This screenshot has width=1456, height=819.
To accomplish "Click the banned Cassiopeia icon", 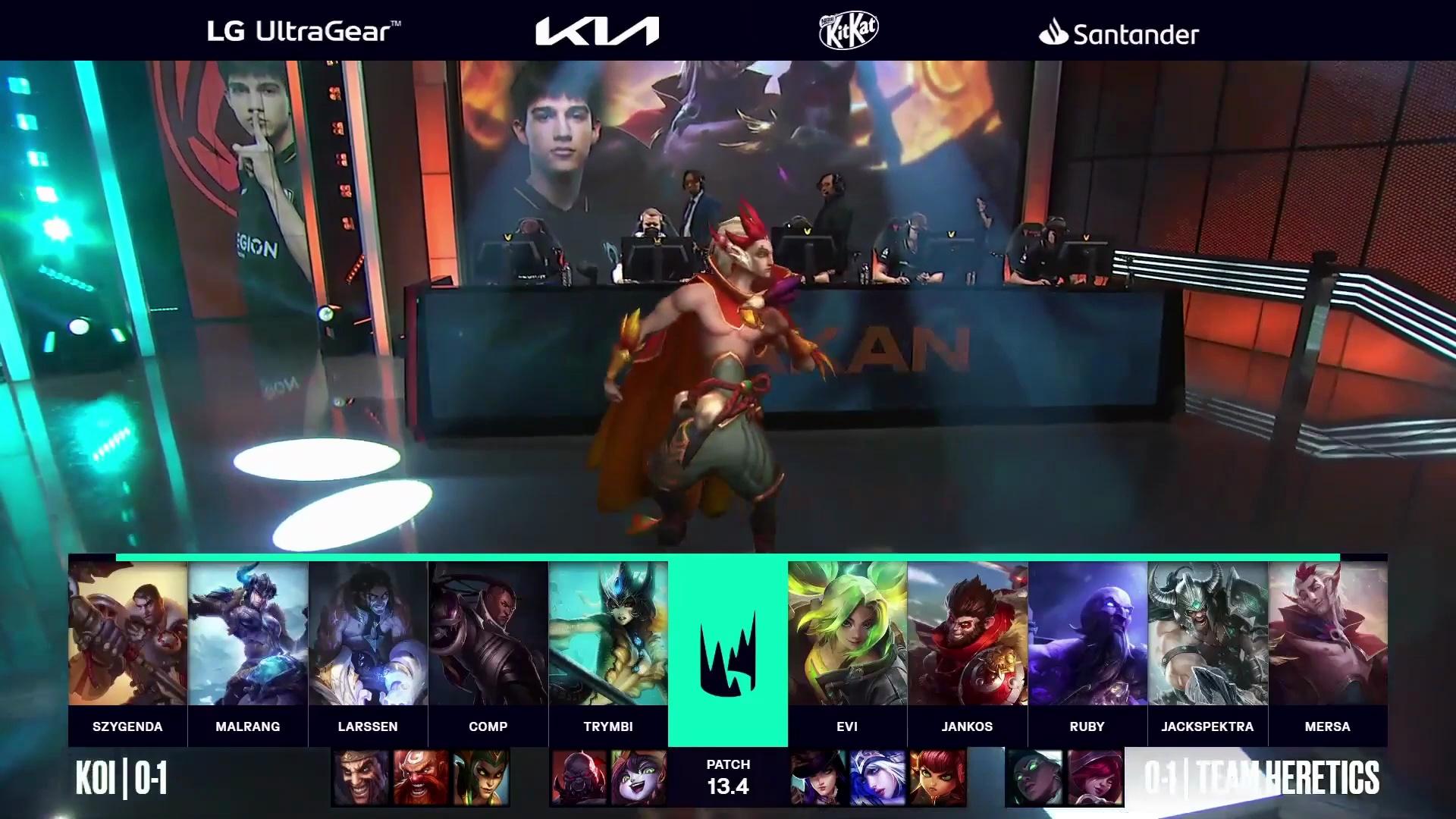I will [x=481, y=777].
